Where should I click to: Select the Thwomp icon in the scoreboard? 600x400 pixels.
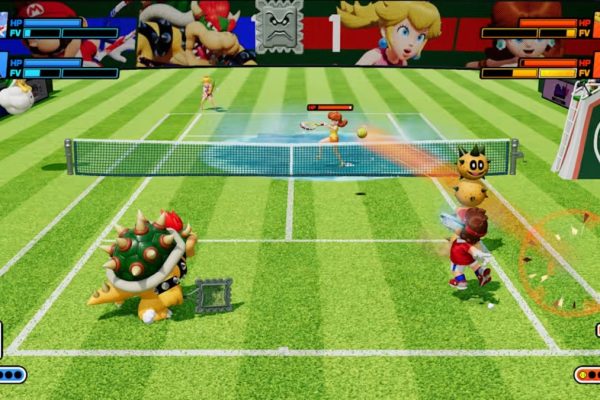(279, 27)
